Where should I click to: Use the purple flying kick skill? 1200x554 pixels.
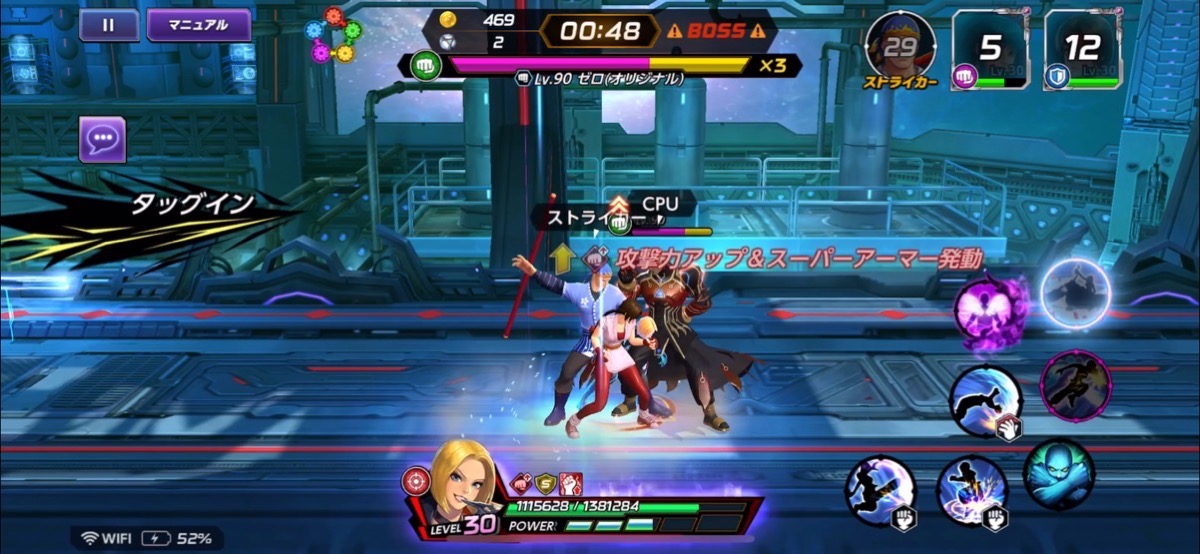click(881, 490)
